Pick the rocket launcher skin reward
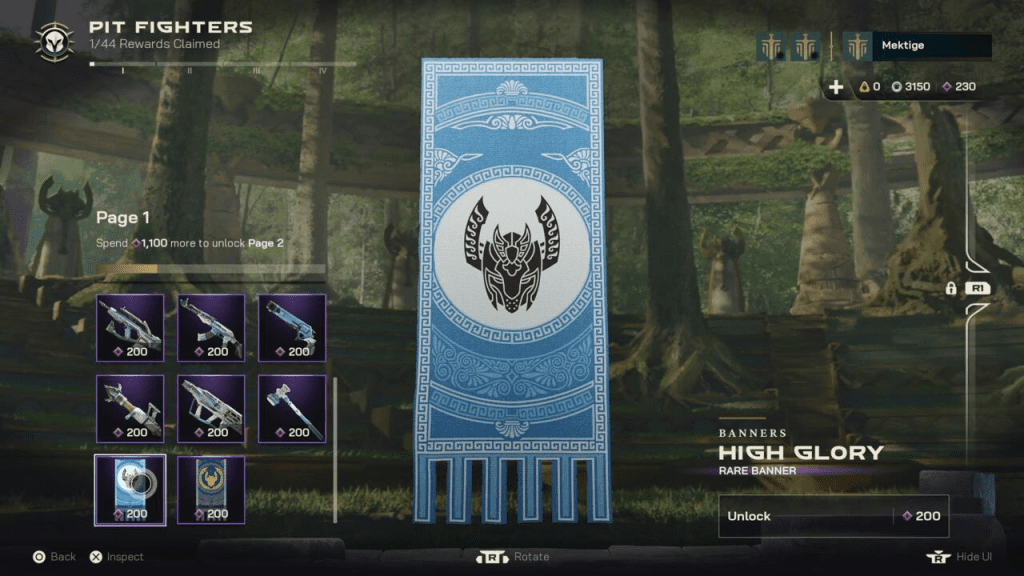 point(130,408)
